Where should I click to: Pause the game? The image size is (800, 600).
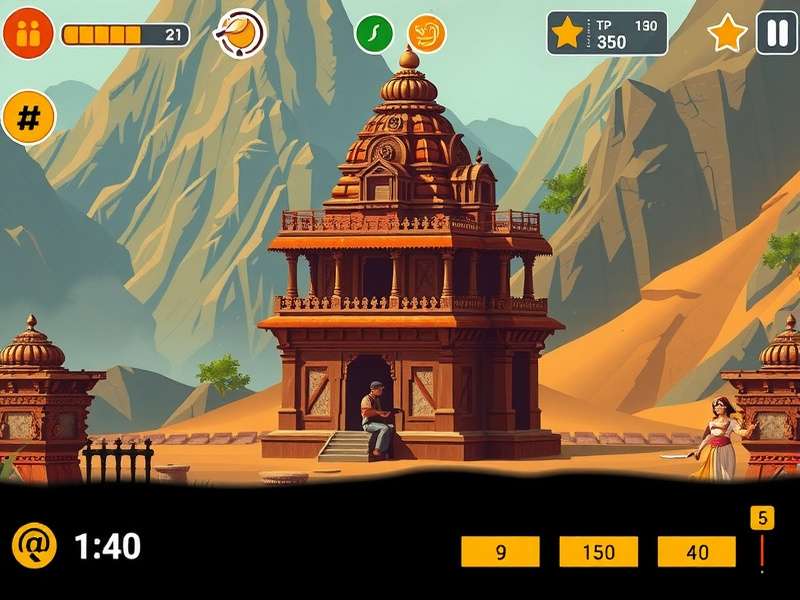click(x=776, y=33)
